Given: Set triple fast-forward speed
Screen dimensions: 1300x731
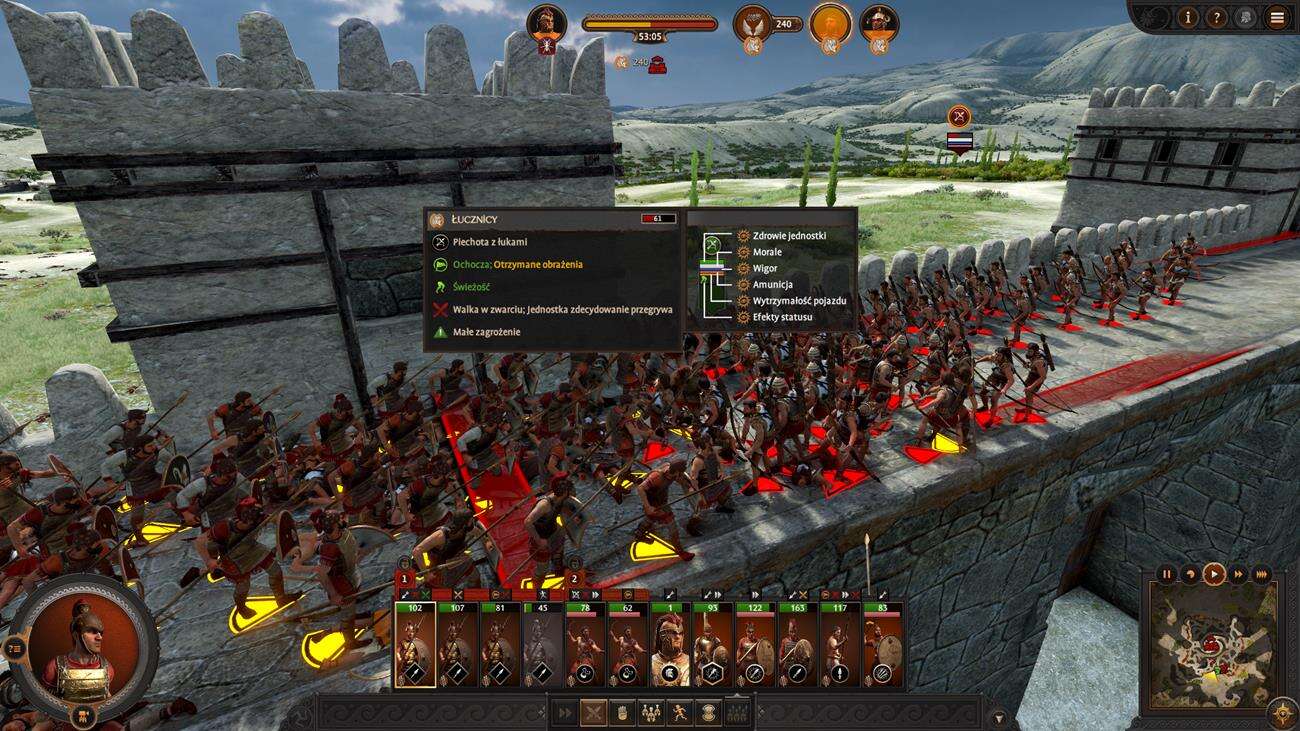Looking at the screenshot, I should coord(1262,574).
